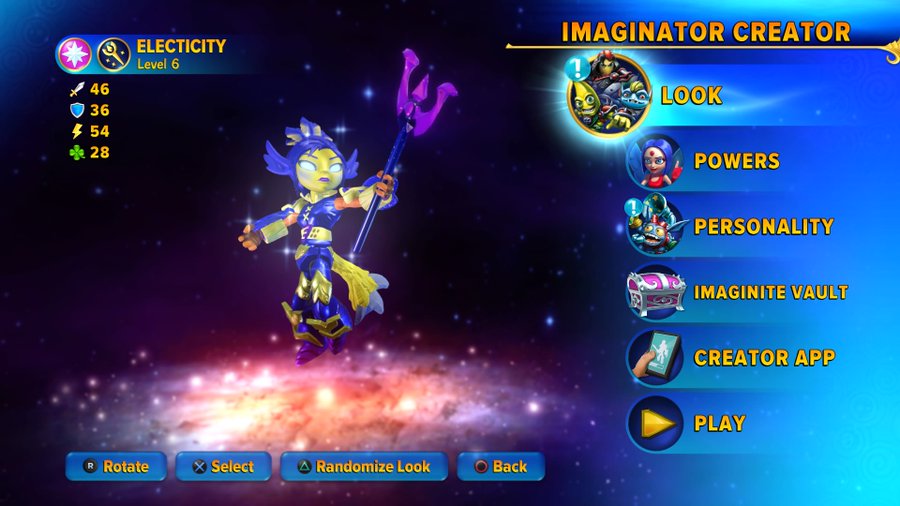The width and height of the screenshot is (900, 506).
Task: Click the Rotate button
Action: click(x=116, y=466)
